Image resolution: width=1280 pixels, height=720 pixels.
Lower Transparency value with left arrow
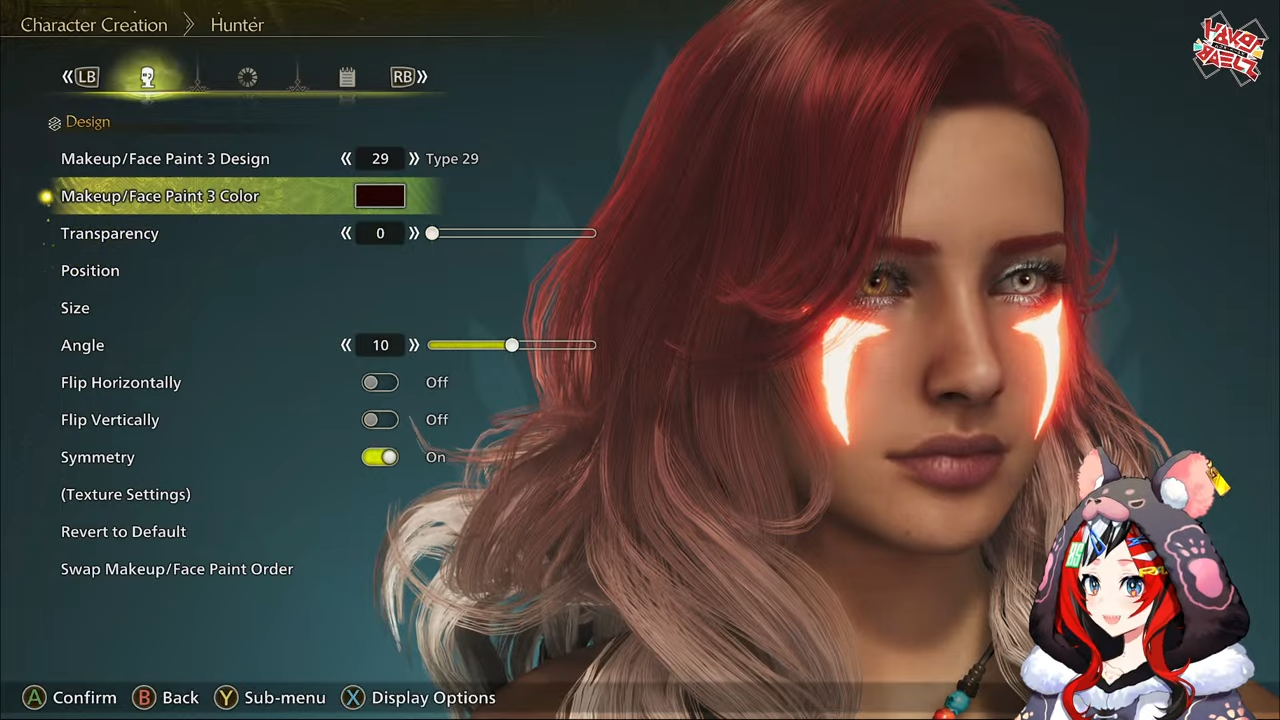346,233
